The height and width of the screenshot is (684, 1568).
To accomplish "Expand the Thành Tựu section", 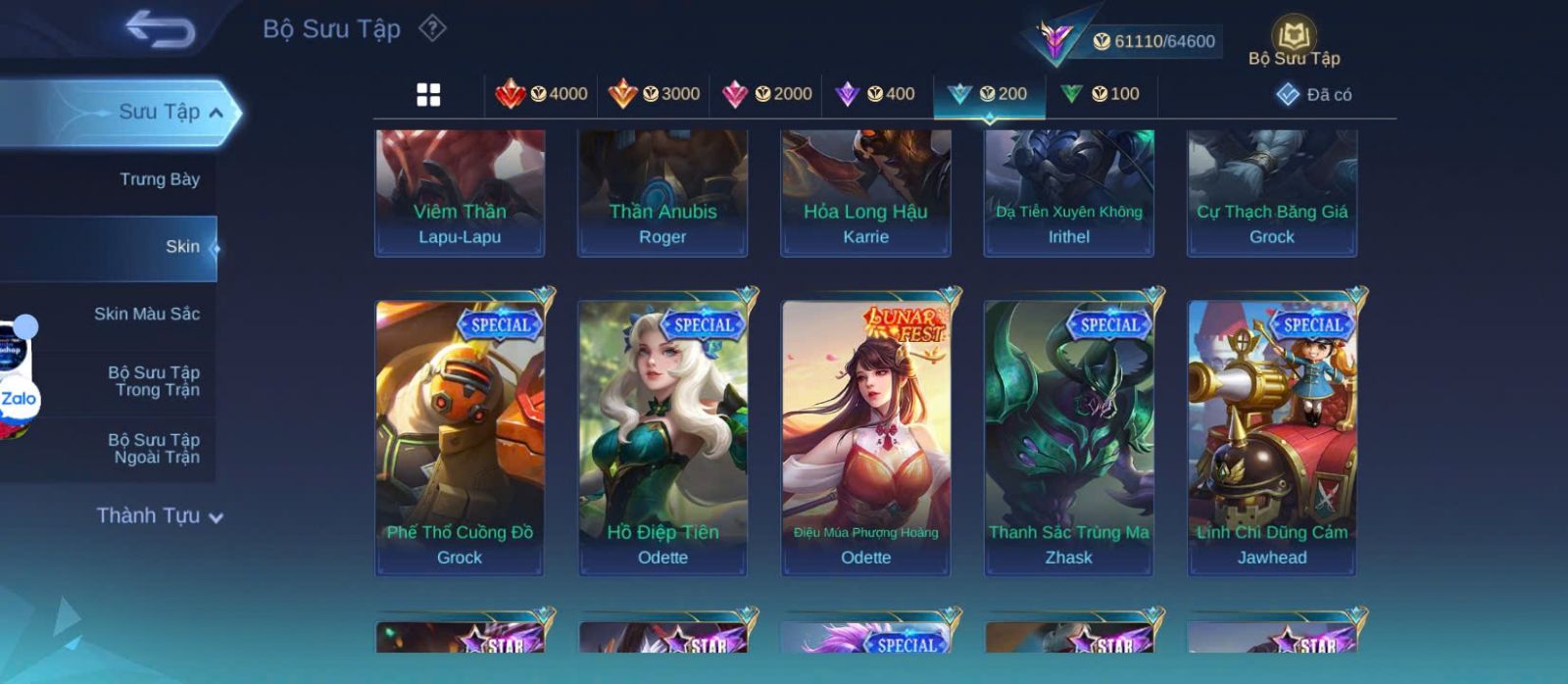I will tap(160, 516).
